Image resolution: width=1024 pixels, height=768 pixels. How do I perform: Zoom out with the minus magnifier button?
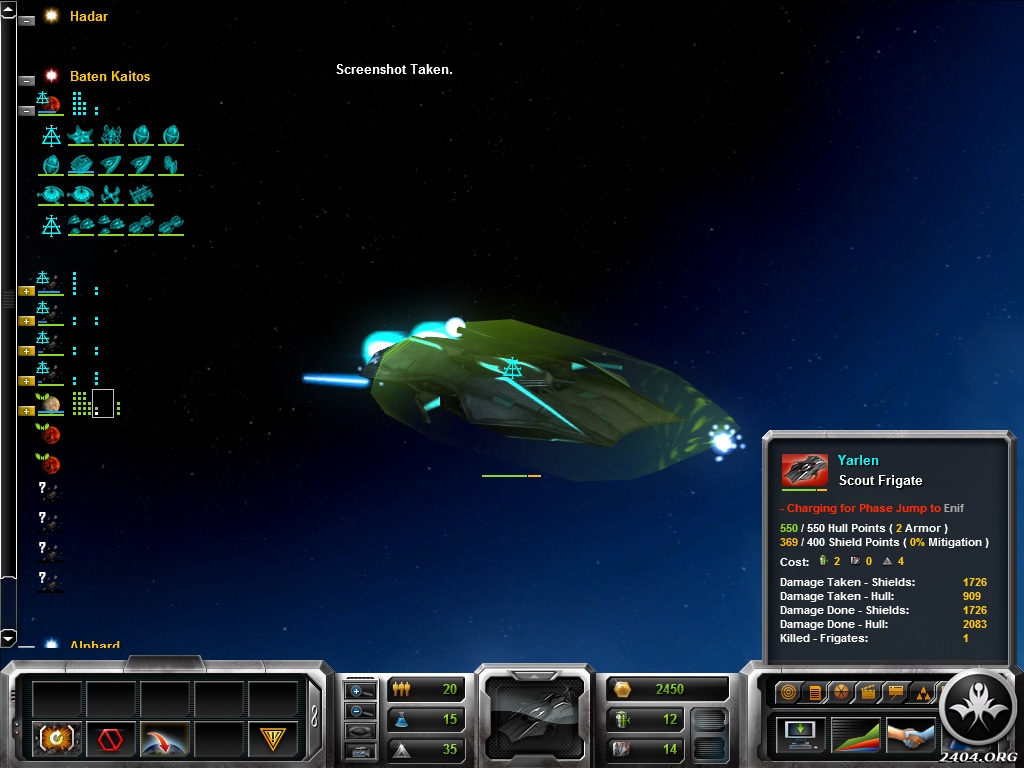click(x=359, y=711)
